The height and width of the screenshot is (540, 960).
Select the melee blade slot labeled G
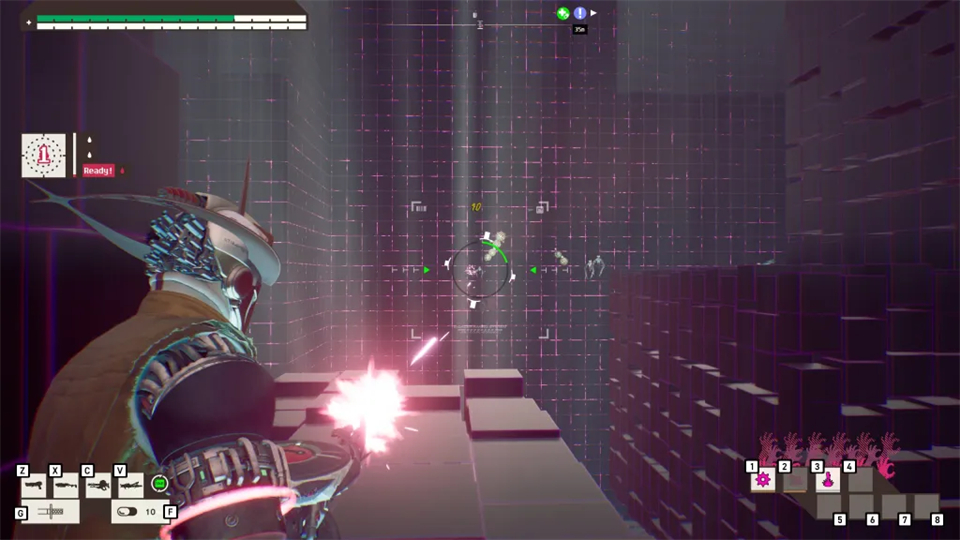[50, 512]
